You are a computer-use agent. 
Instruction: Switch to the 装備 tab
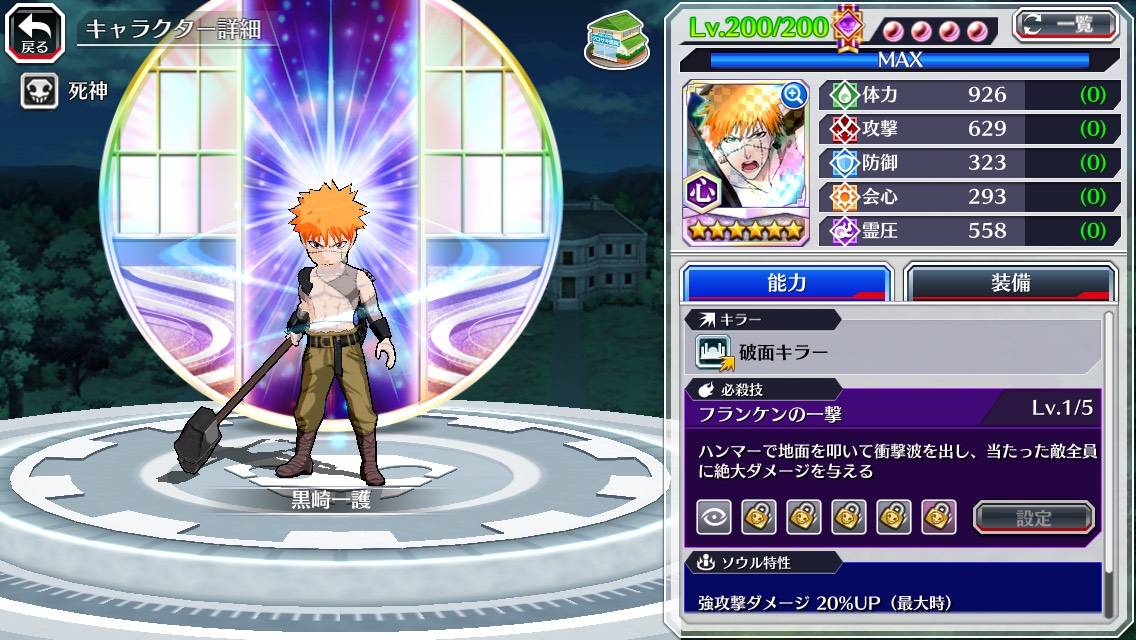[1010, 283]
